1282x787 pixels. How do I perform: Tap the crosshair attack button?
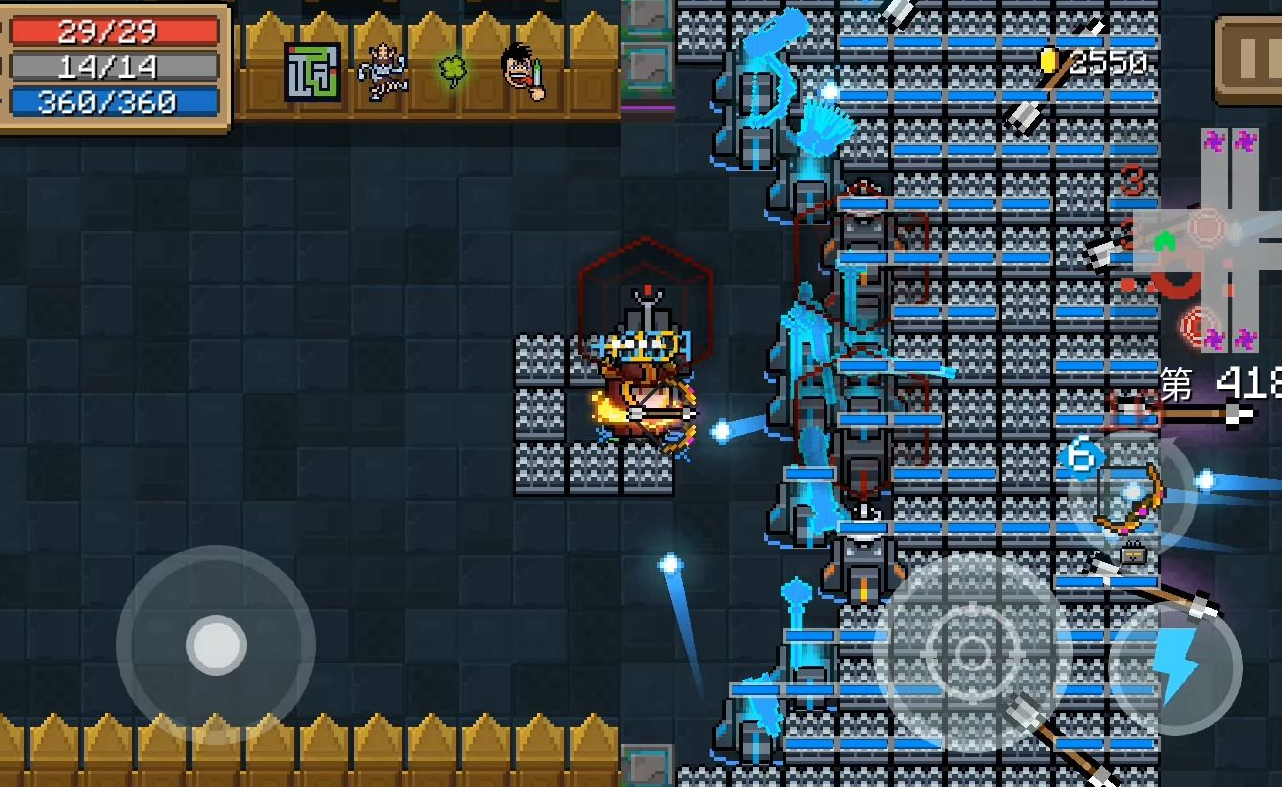(972, 652)
